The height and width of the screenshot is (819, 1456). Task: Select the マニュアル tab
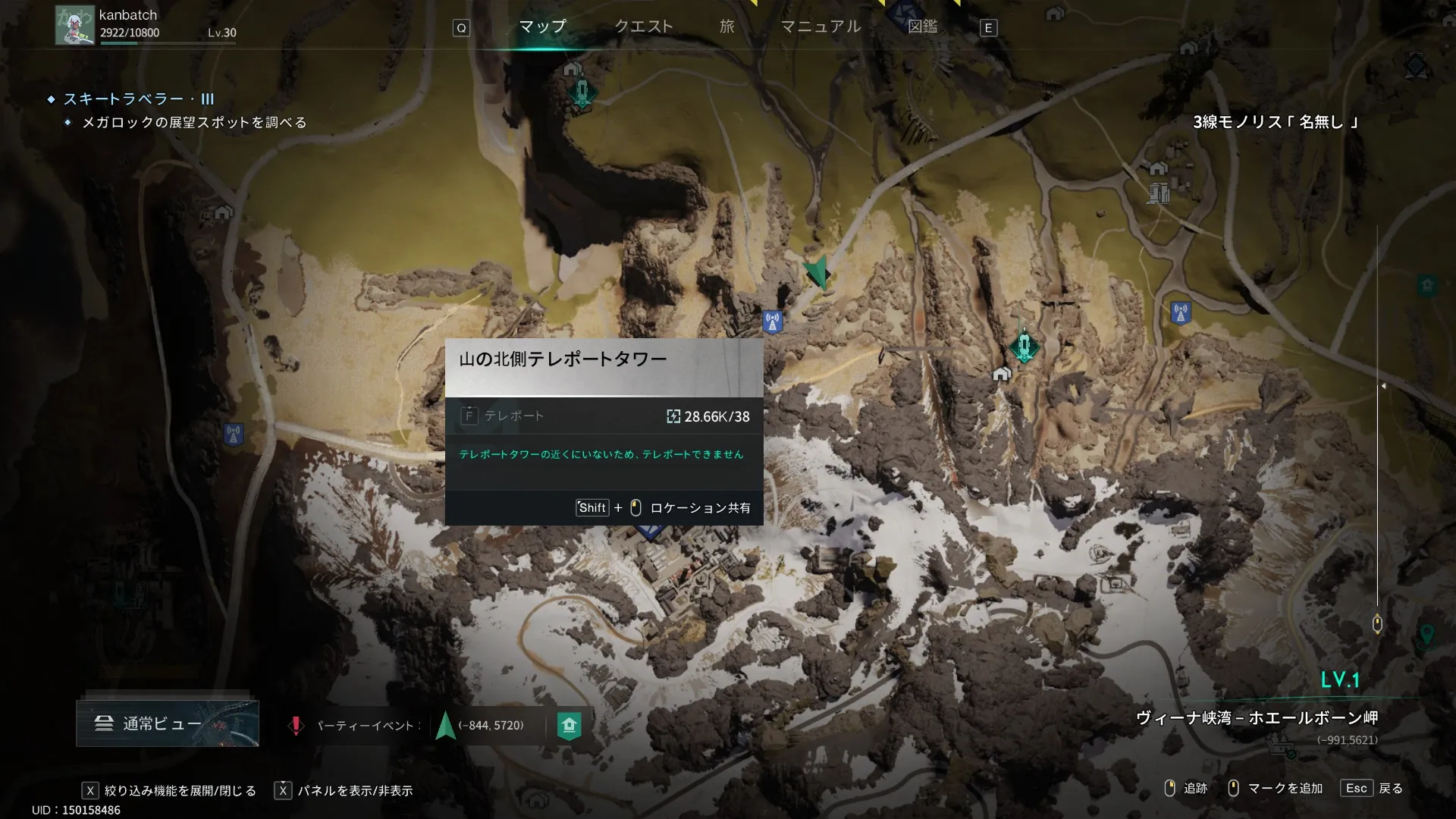coord(821,27)
